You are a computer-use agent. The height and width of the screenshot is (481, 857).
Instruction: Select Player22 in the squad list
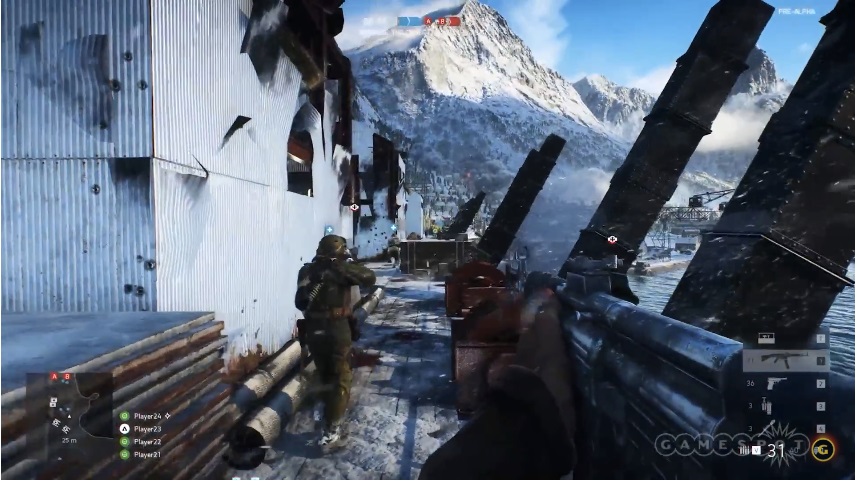pos(147,441)
